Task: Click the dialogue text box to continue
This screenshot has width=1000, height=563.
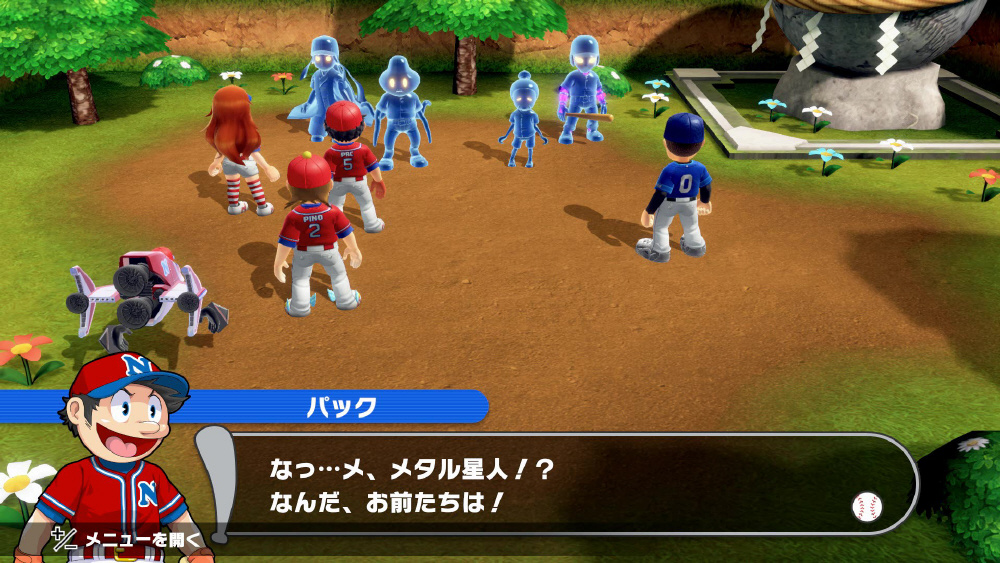Action: click(560, 485)
